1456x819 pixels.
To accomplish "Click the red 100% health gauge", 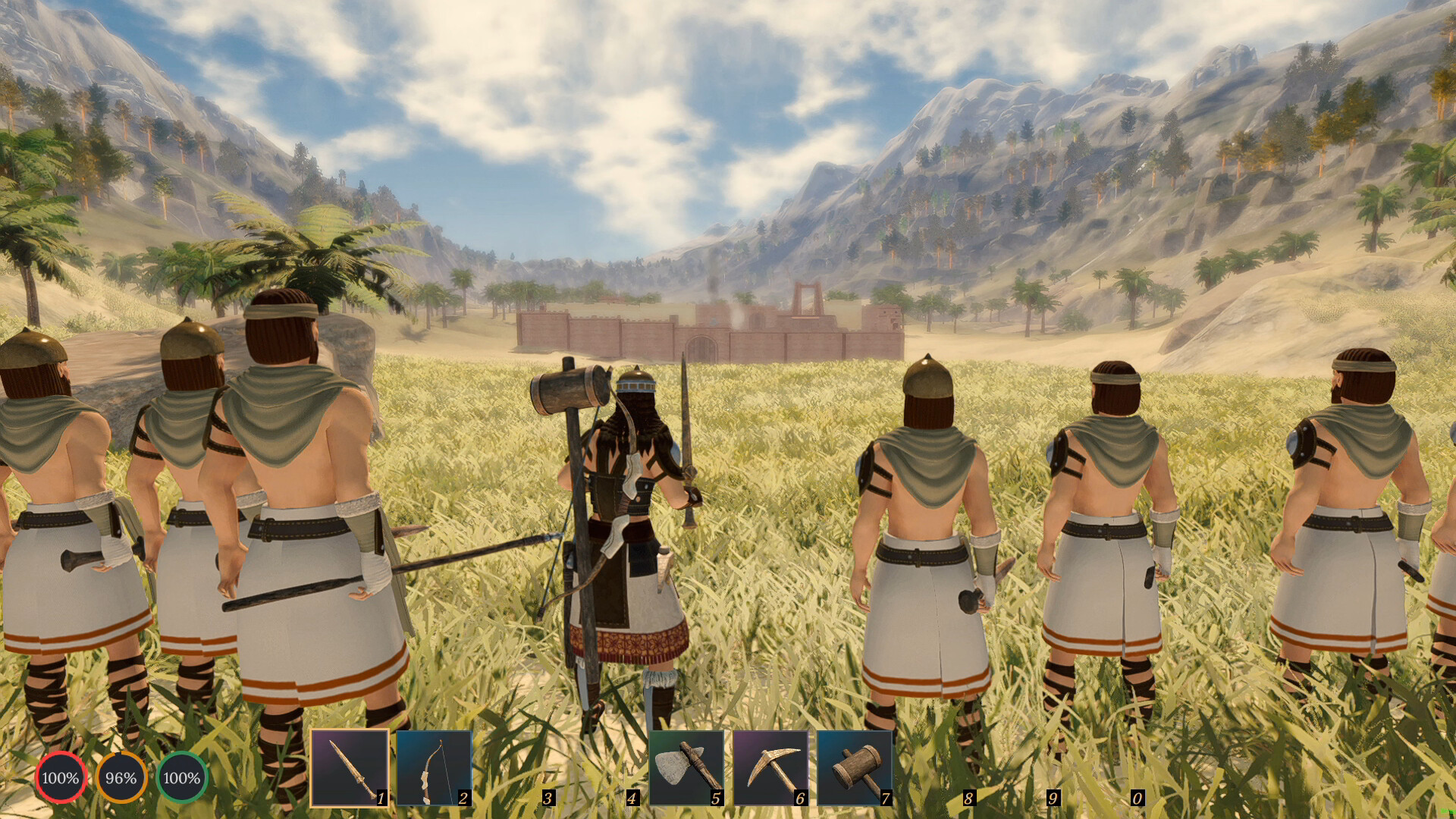I will [61, 777].
